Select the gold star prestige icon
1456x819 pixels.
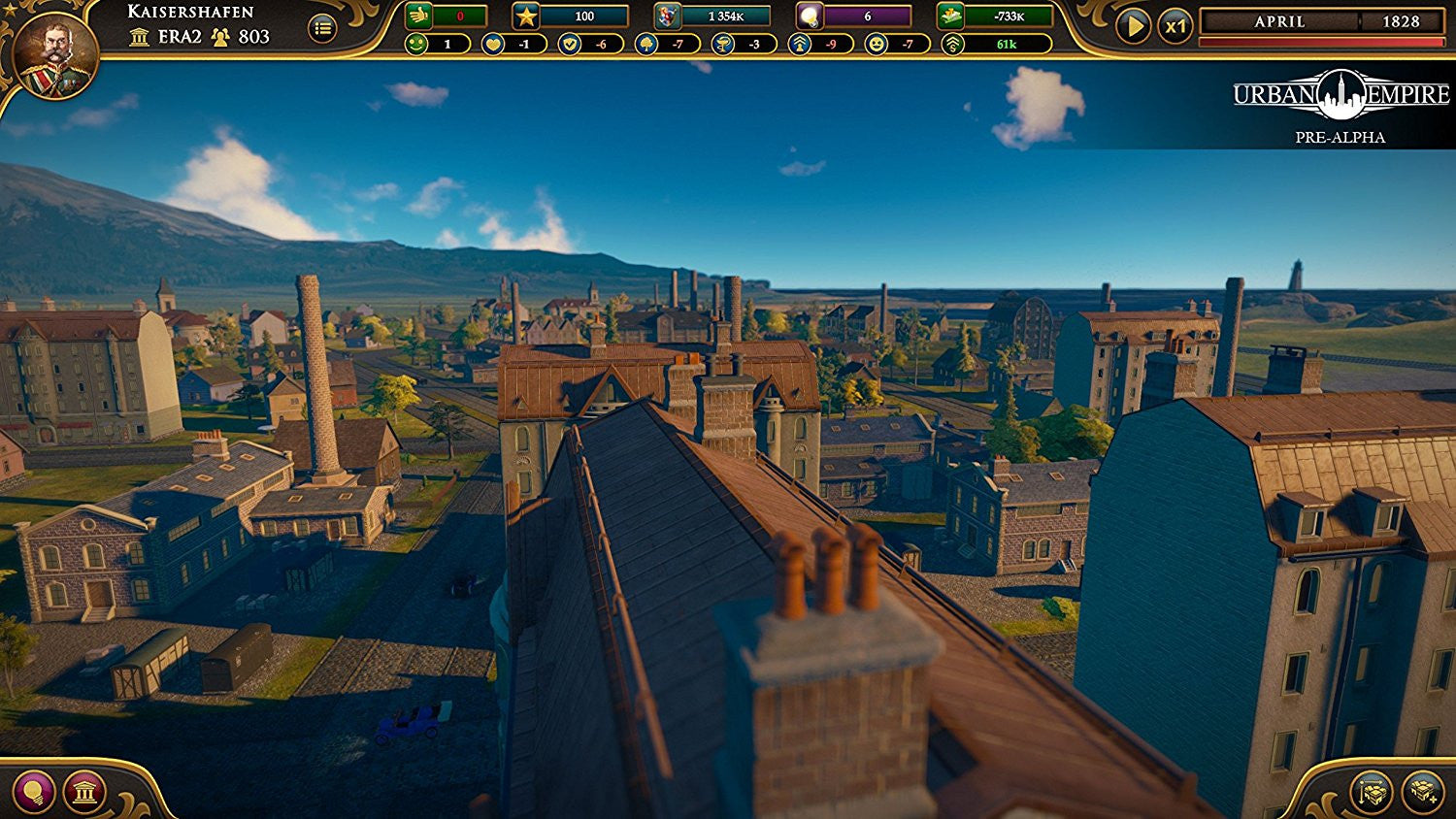526,16
